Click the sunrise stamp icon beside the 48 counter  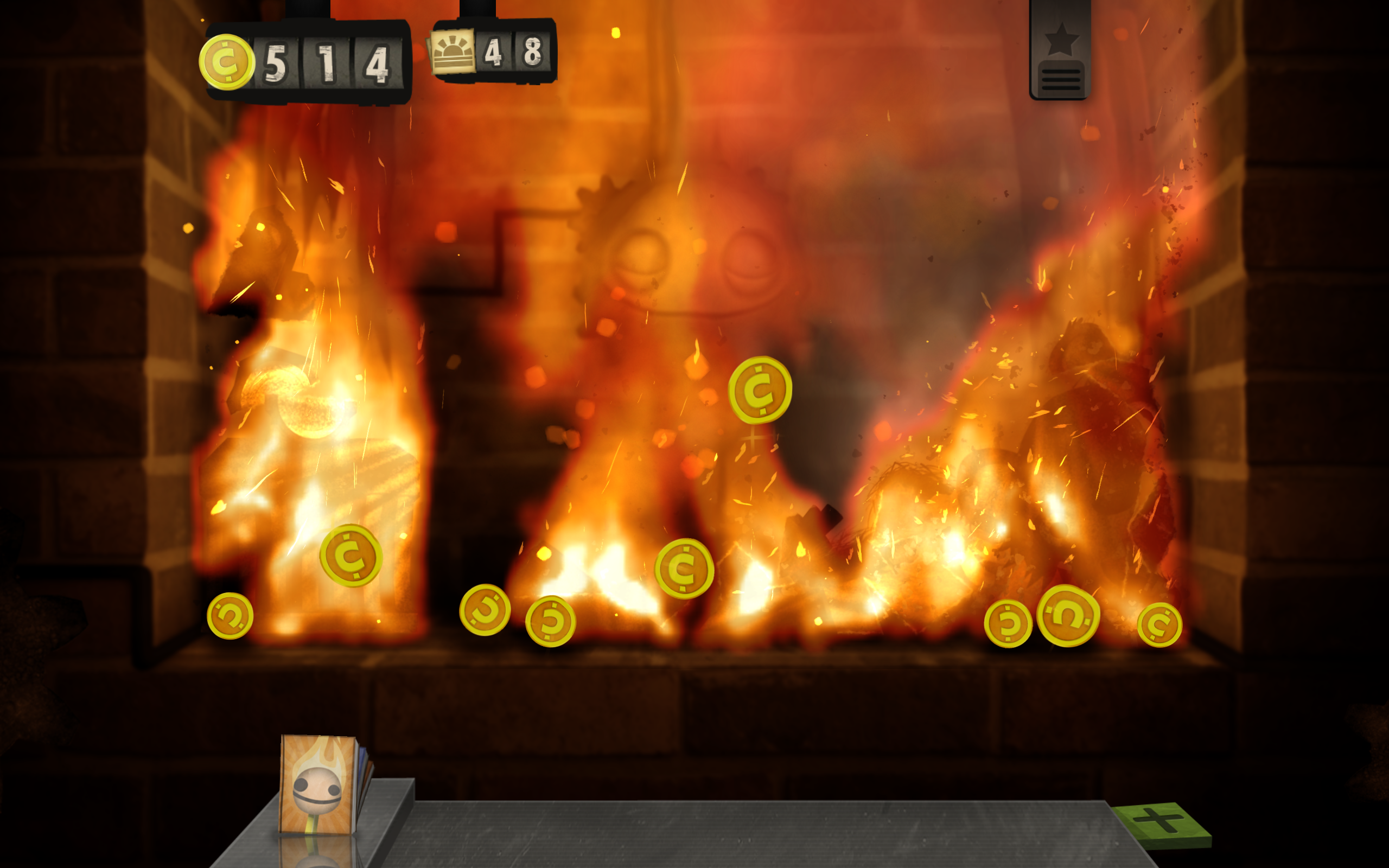454,50
